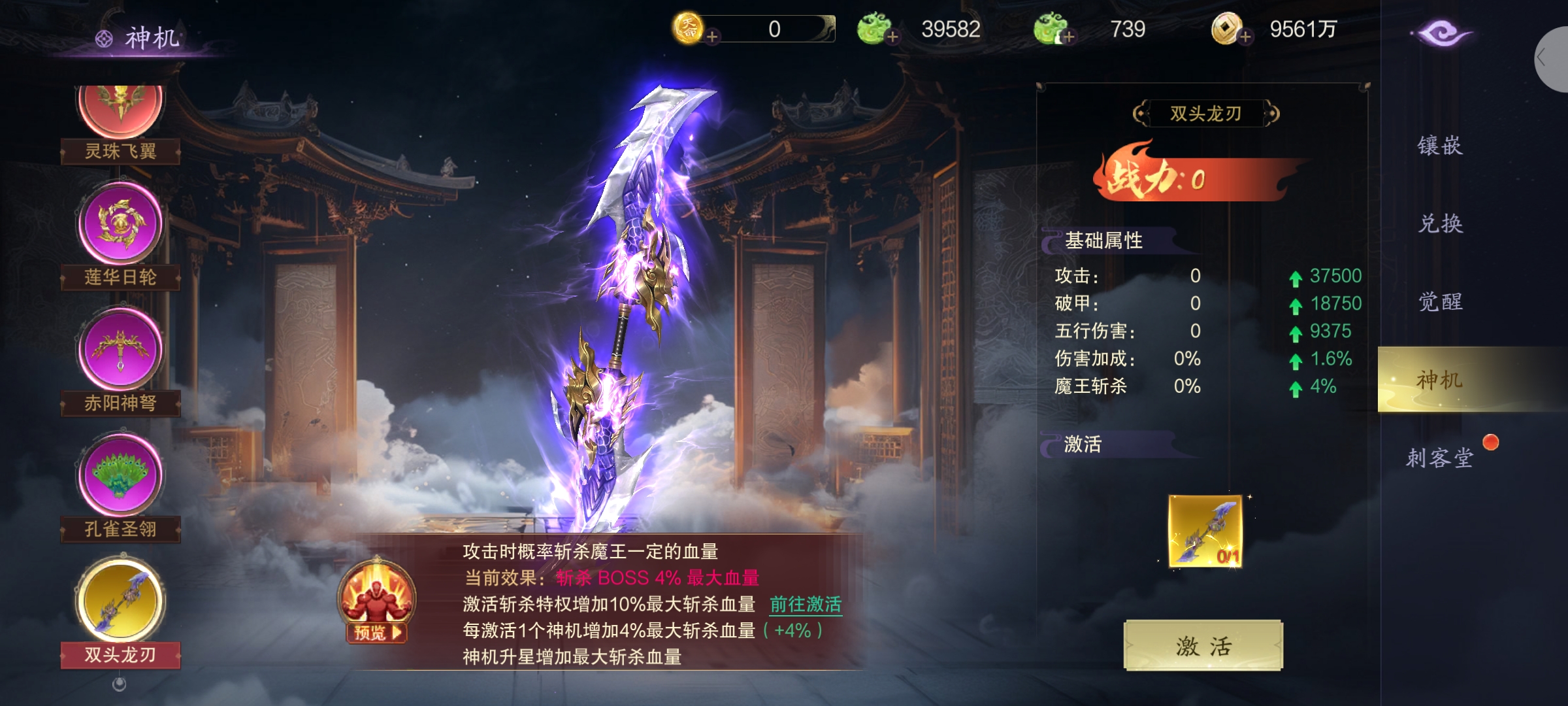Select the 双头龙刃 dragon blade icon

[x=120, y=601]
